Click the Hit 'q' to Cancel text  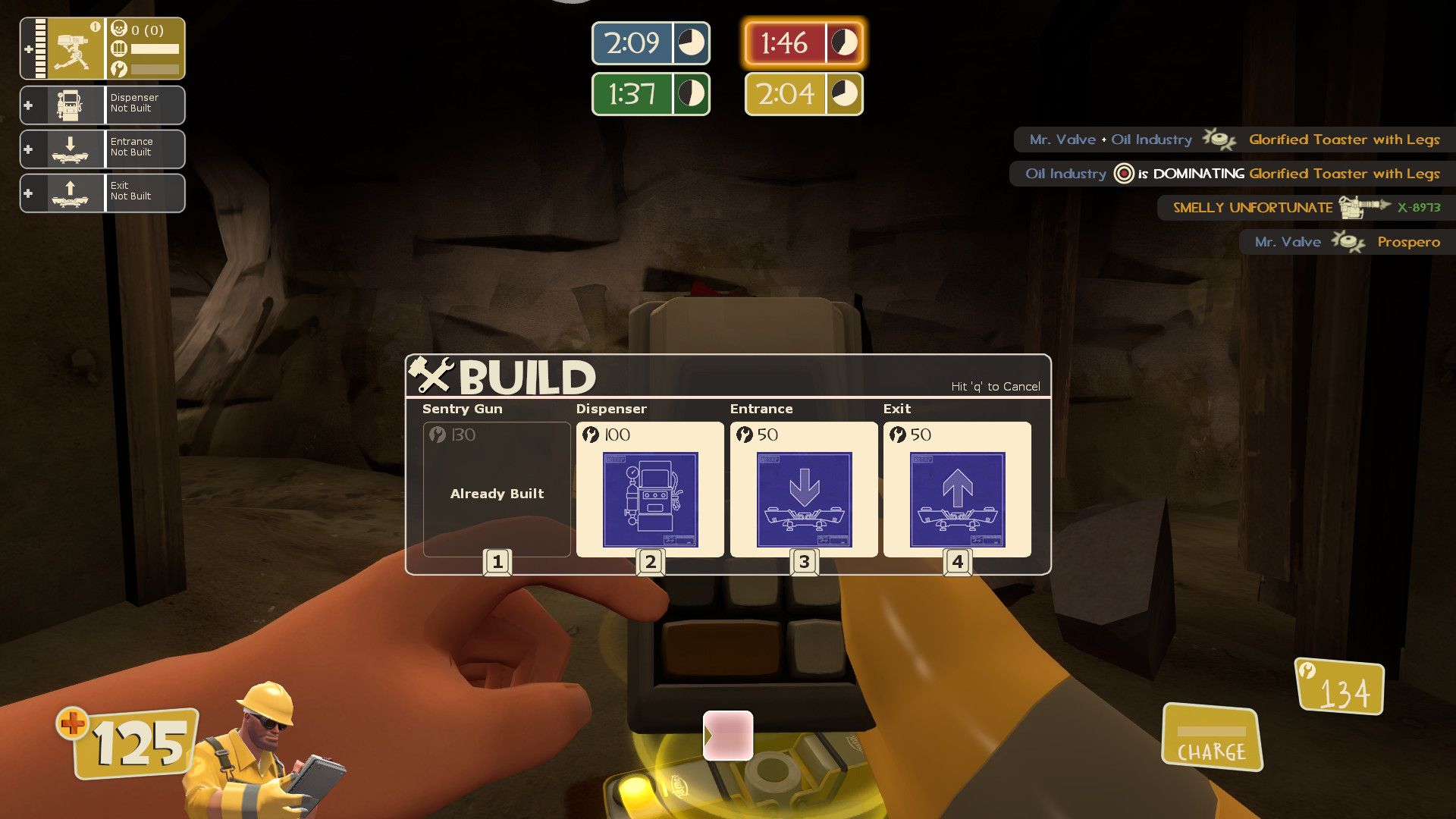[x=995, y=386]
